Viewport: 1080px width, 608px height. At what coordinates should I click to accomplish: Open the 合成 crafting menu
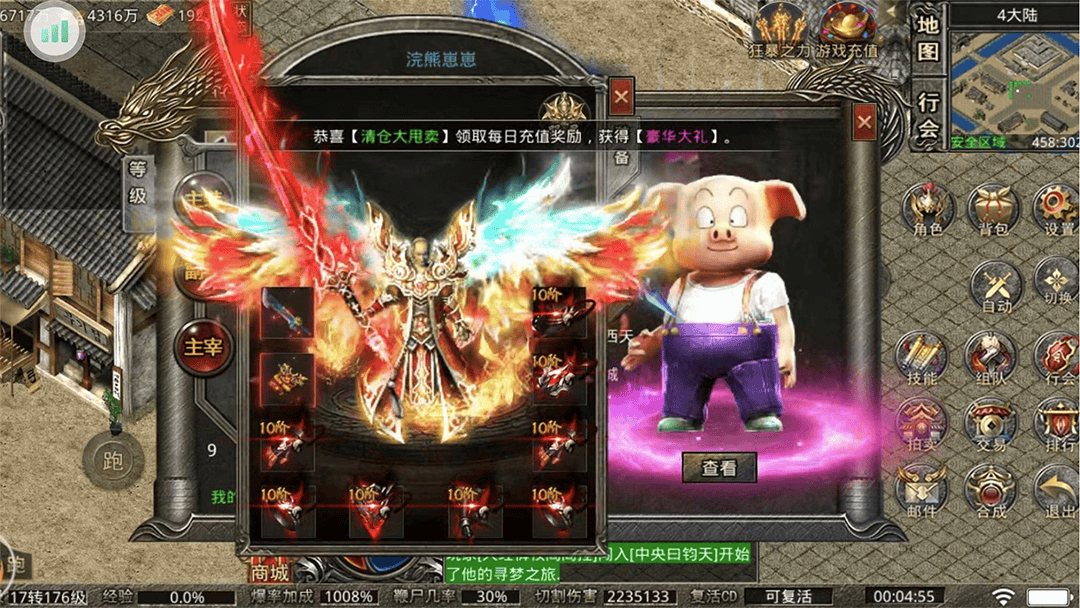[x=991, y=490]
